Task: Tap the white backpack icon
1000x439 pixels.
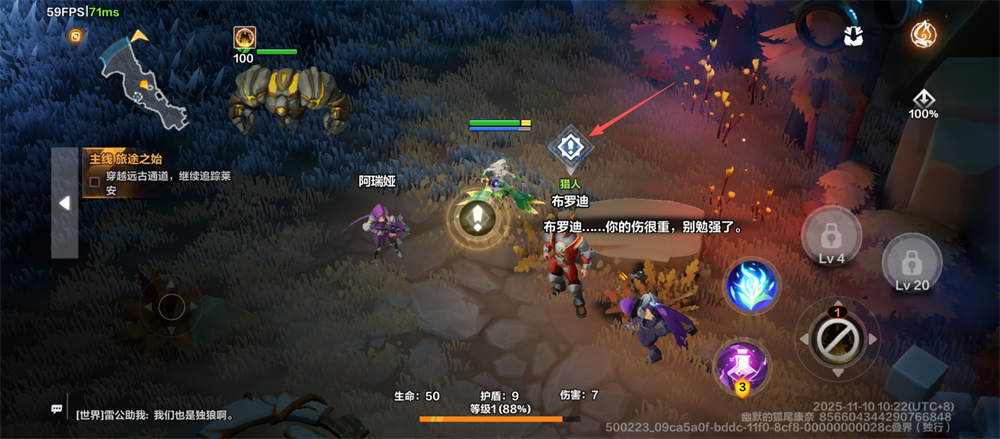Action: tap(853, 35)
